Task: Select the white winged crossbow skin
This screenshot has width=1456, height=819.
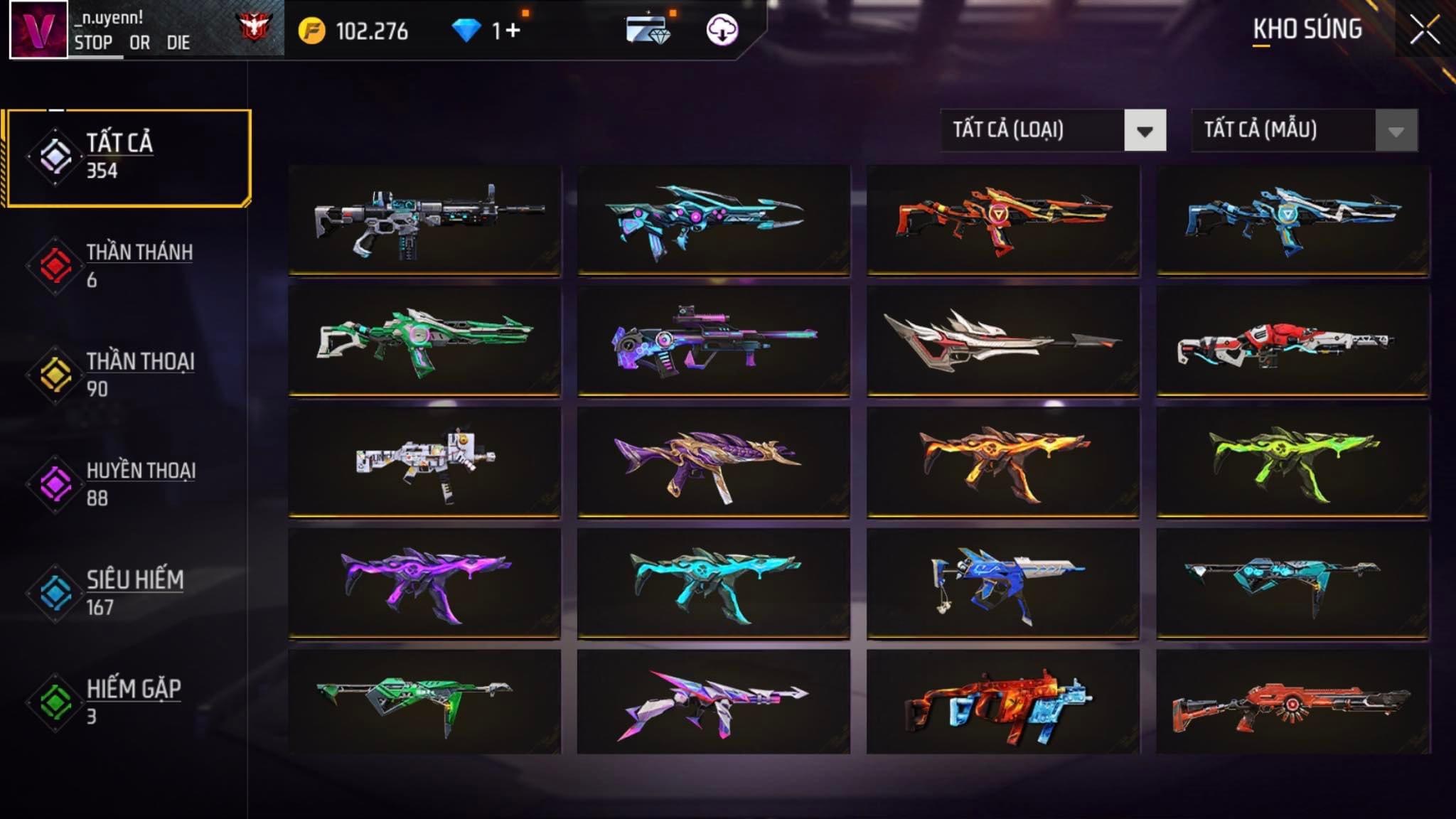Action: [x=1002, y=340]
